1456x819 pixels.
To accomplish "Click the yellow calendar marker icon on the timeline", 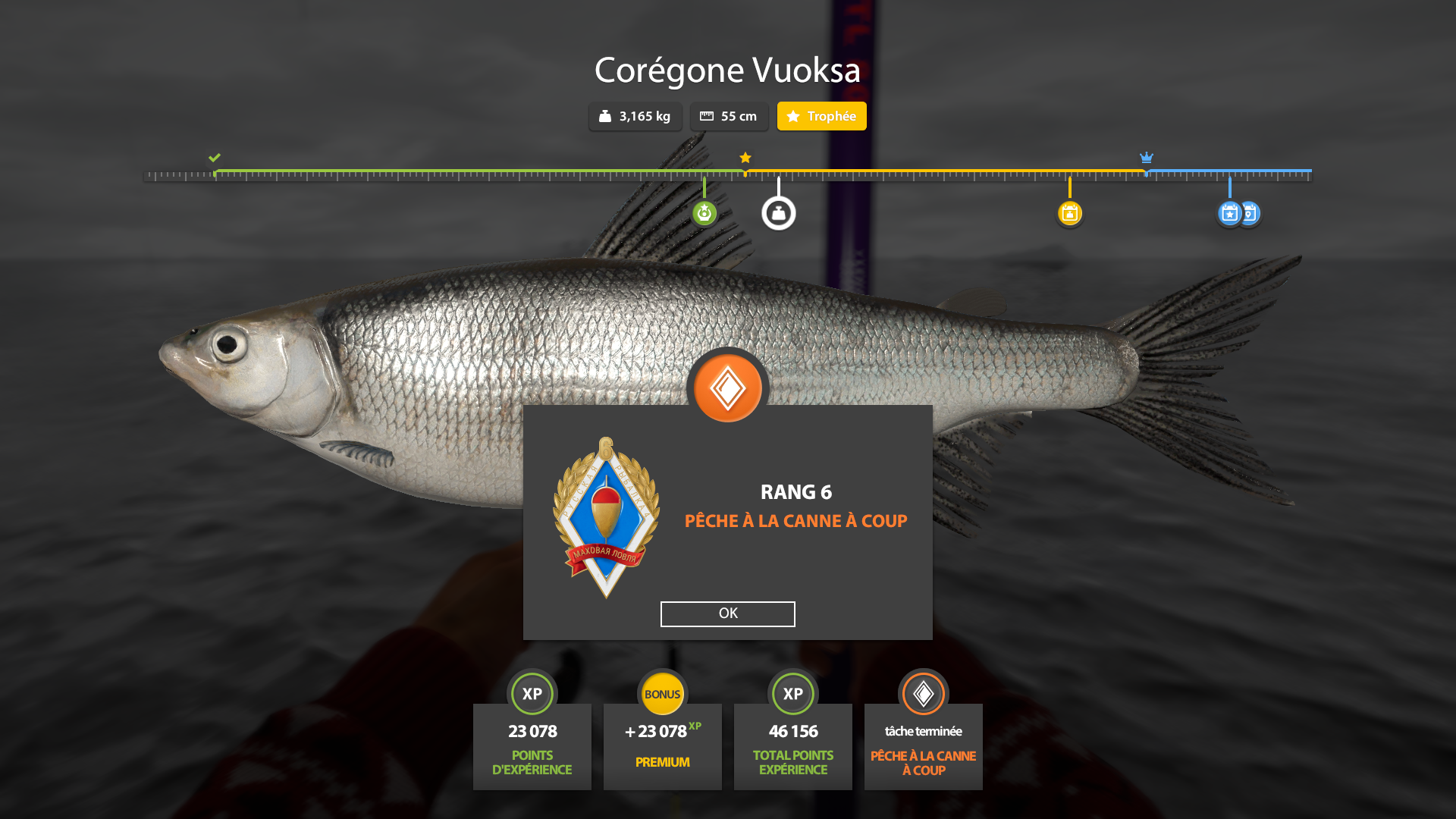I will pyautogui.click(x=1070, y=214).
